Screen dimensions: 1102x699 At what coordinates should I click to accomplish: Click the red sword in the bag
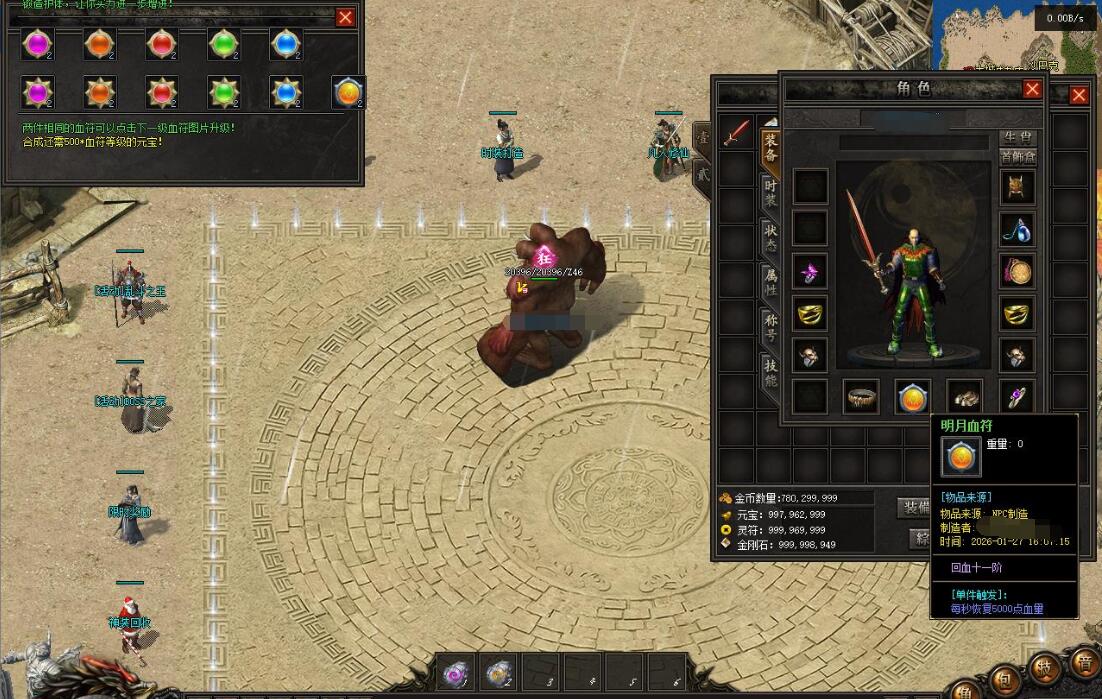737,133
